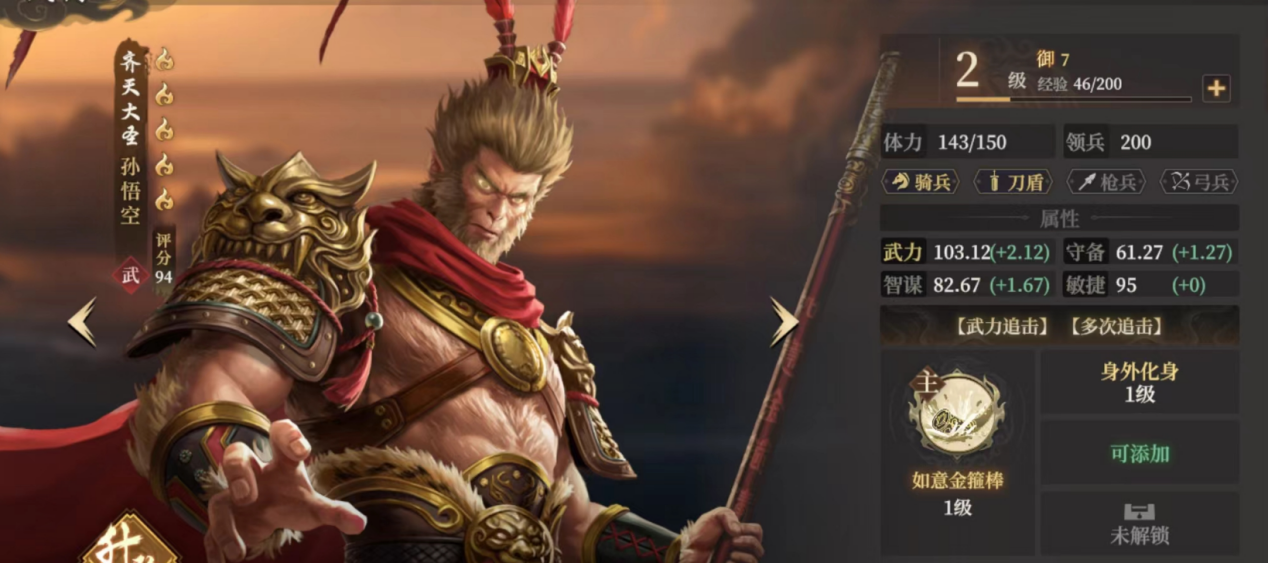
Task: Go to previous hero with left arrow
Action: coord(83,322)
